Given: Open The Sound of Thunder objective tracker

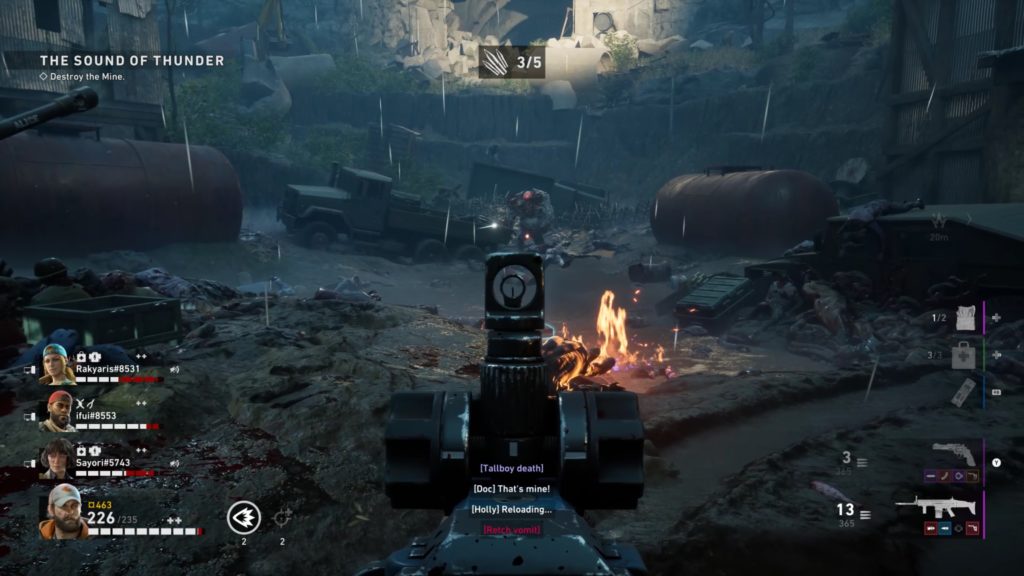Looking at the screenshot, I should (x=132, y=61).
